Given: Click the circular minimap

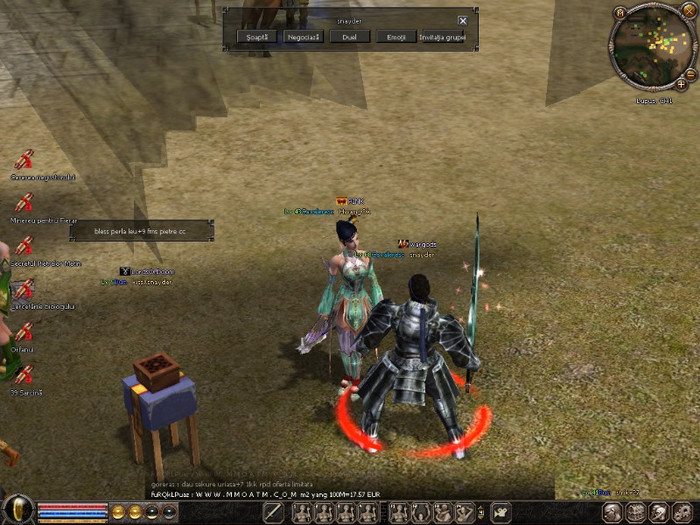Looking at the screenshot, I should (x=652, y=45).
